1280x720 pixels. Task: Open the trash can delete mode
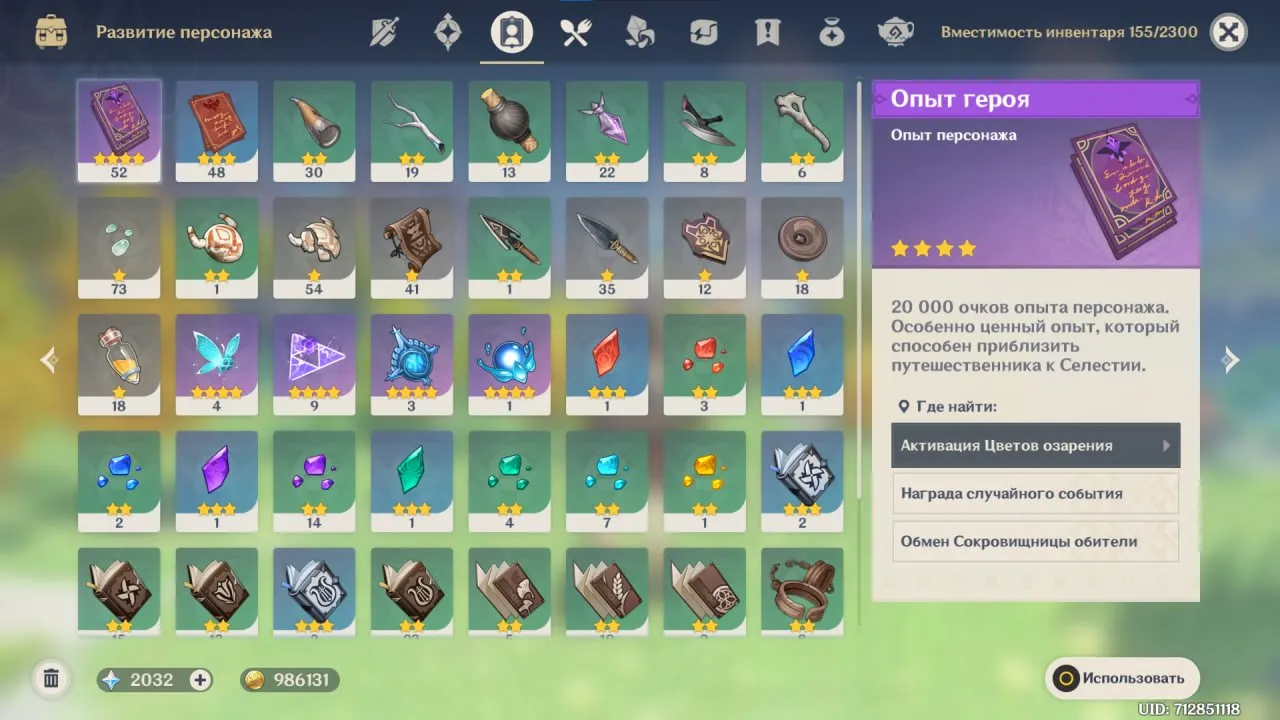[x=51, y=680]
